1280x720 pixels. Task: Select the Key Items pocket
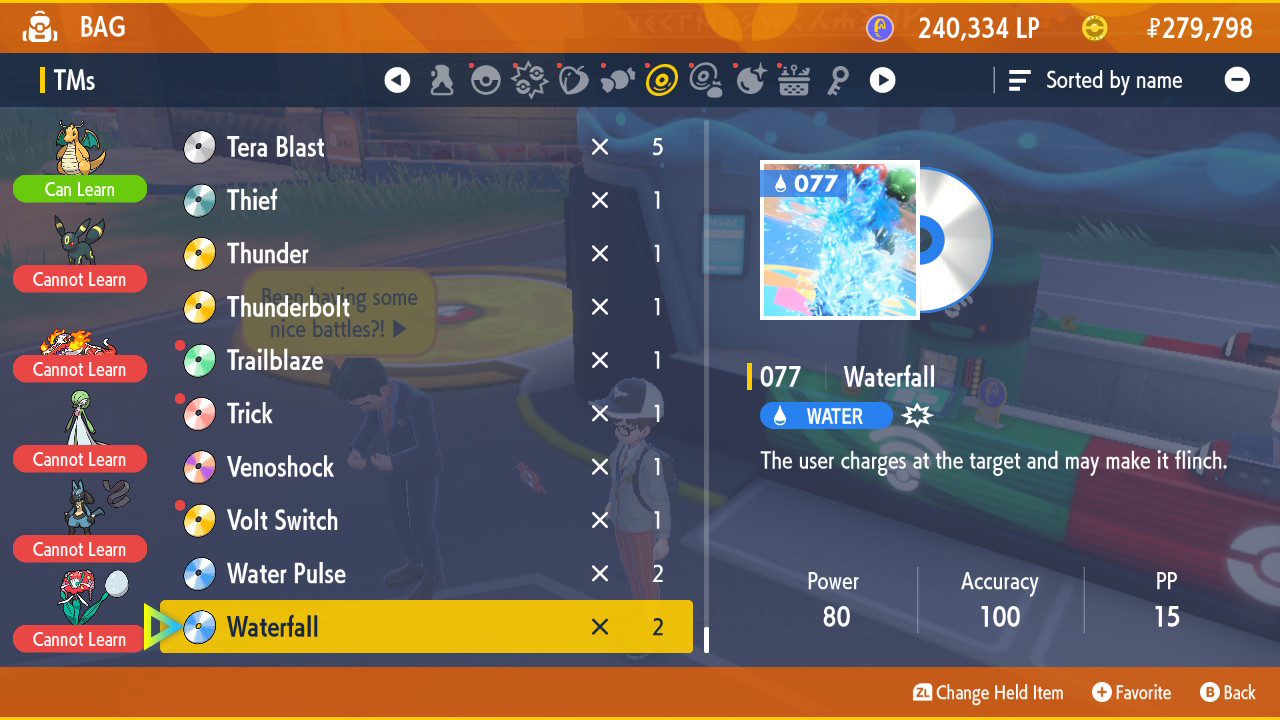(x=839, y=80)
